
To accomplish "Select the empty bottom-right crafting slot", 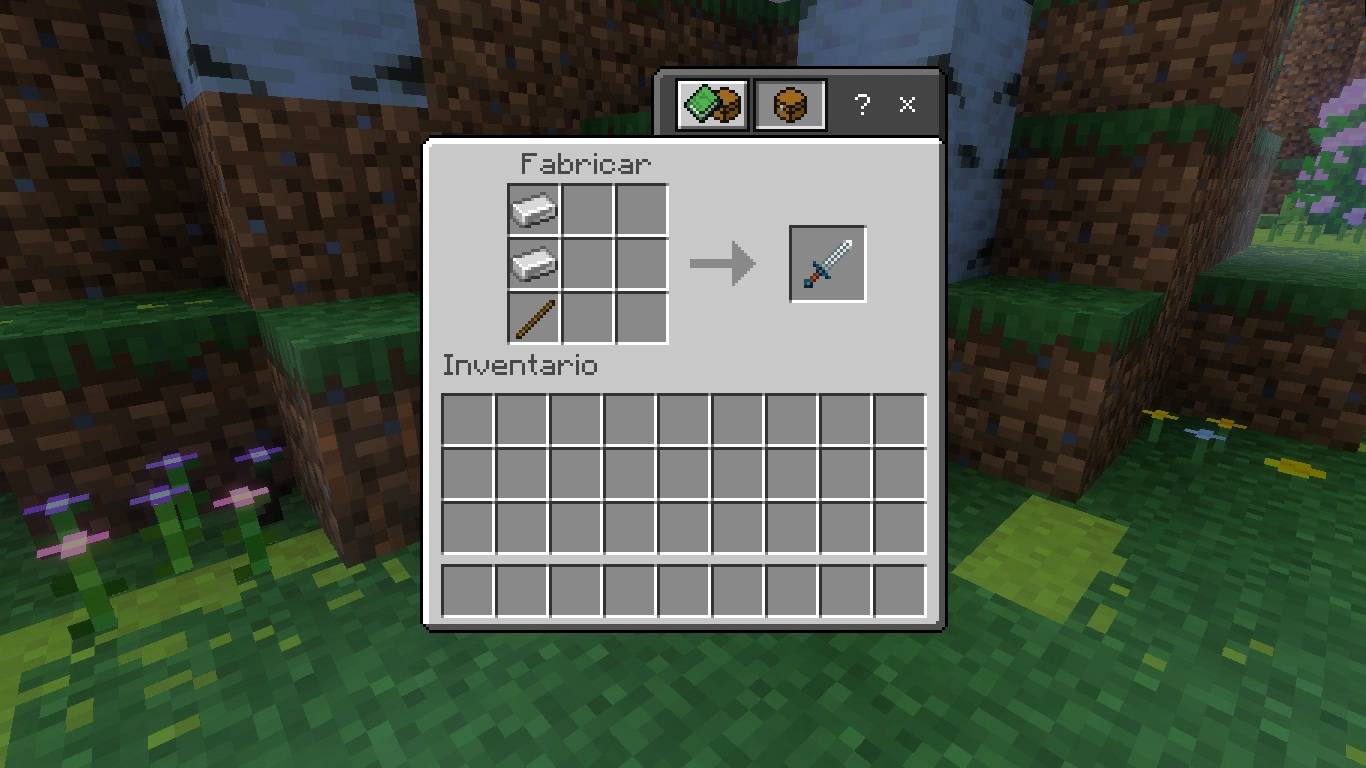I will [x=641, y=315].
